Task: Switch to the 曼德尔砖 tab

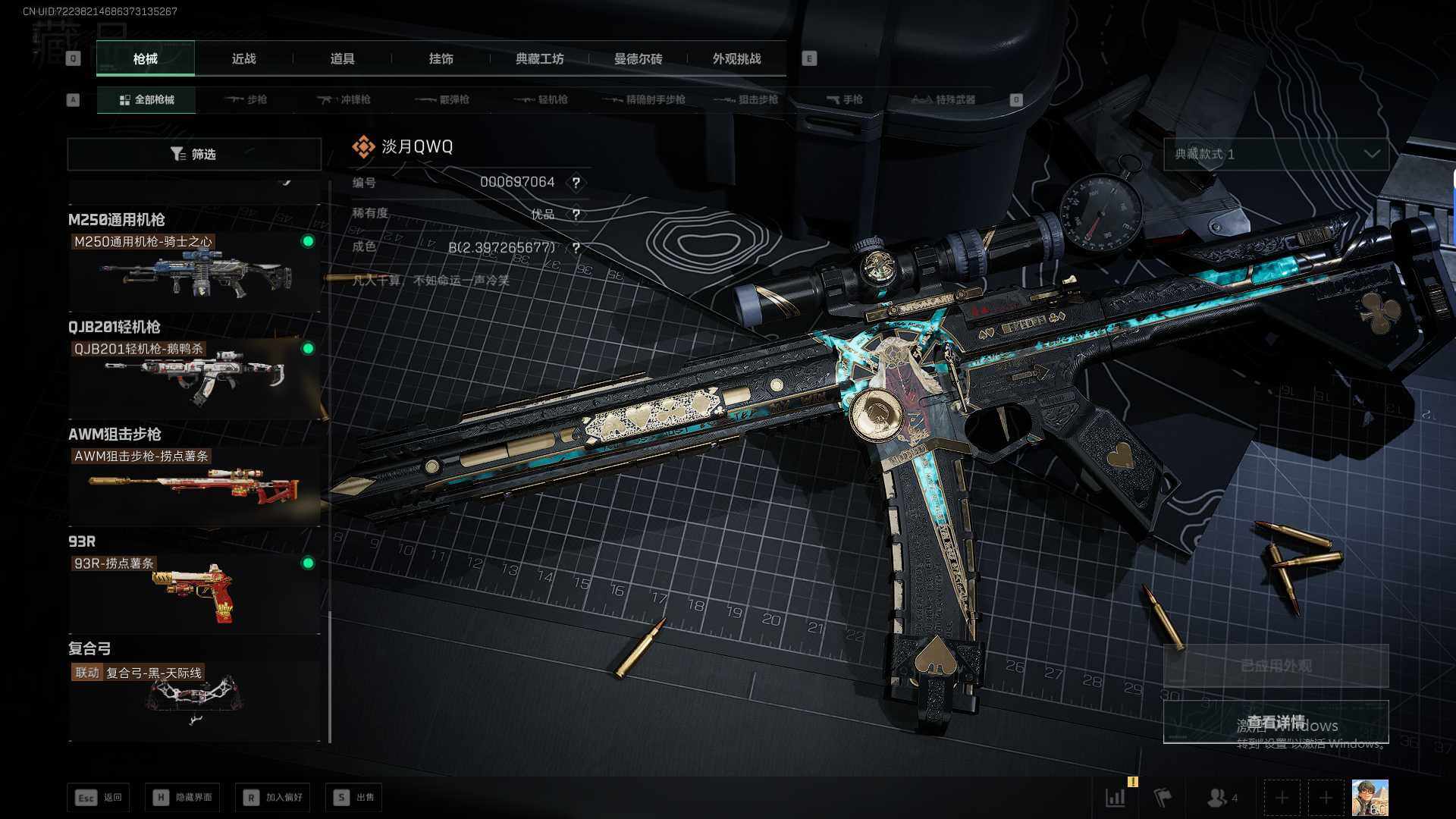Action: pyautogui.click(x=638, y=58)
